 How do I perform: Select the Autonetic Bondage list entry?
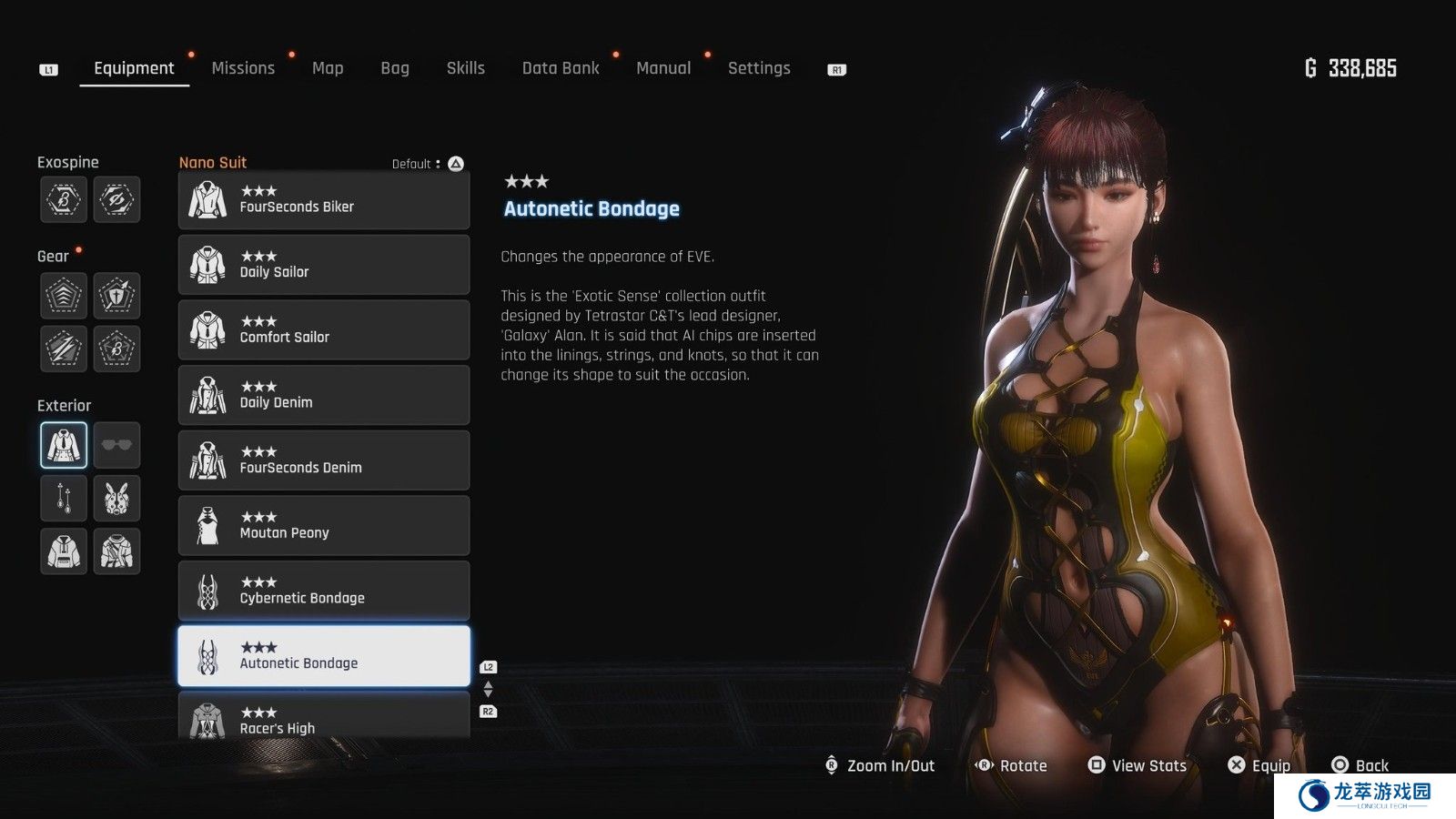pos(324,656)
